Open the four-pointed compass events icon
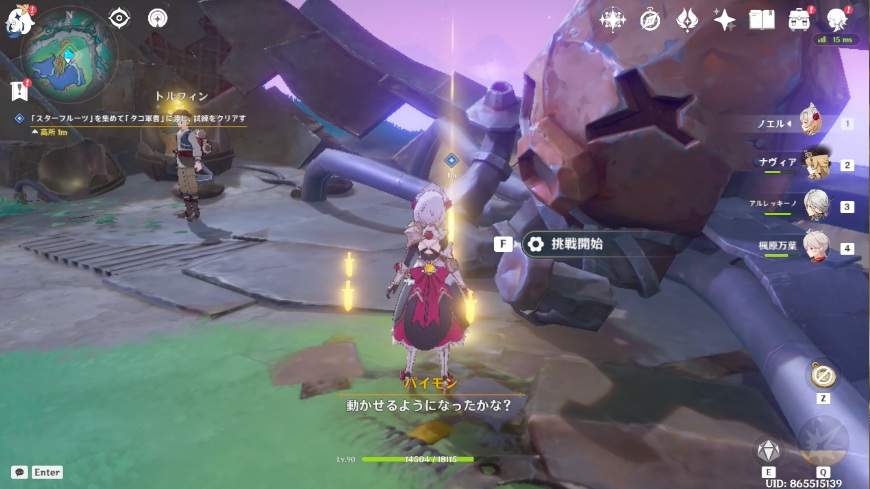The width and height of the screenshot is (870, 489). pyautogui.click(x=611, y=20)
